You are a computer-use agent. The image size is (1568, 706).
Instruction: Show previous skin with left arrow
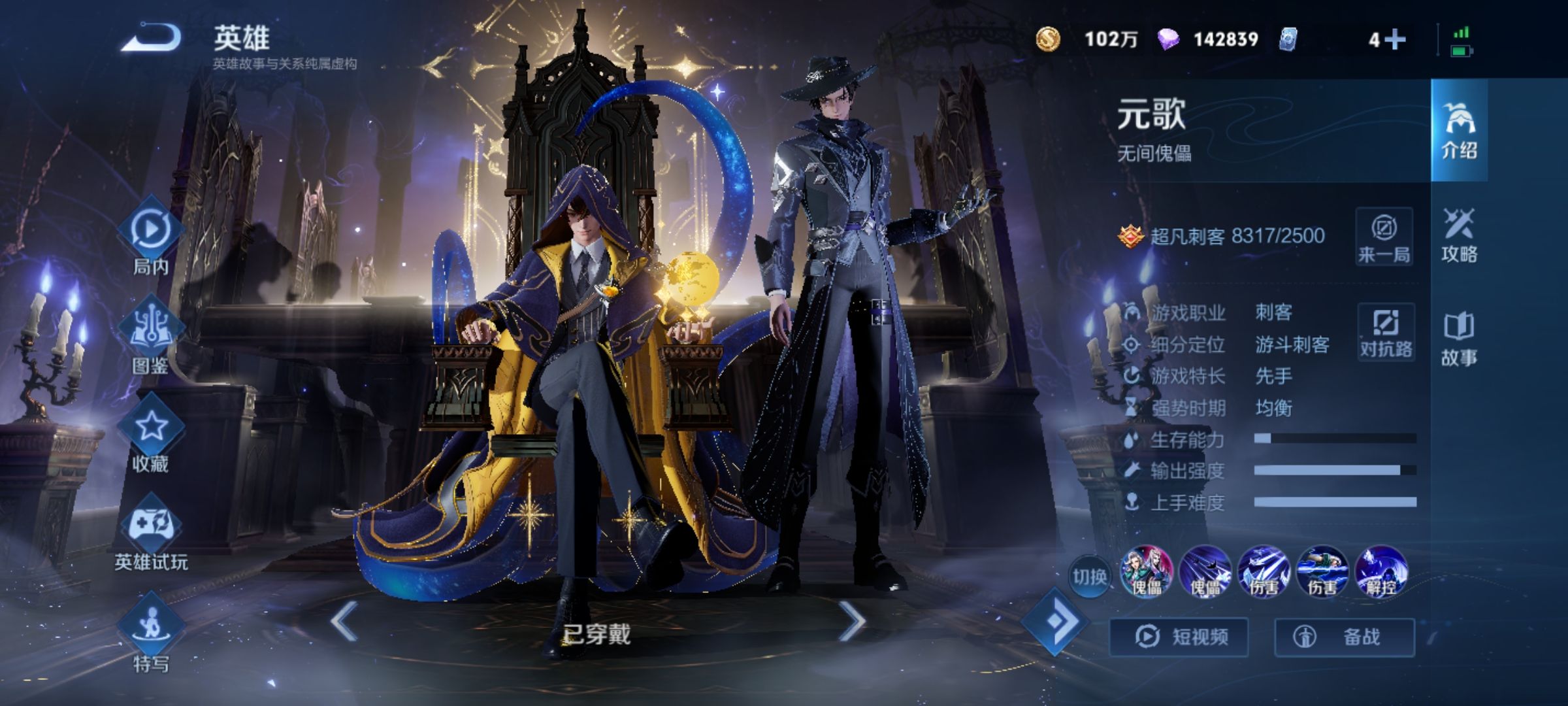(344, 620)
